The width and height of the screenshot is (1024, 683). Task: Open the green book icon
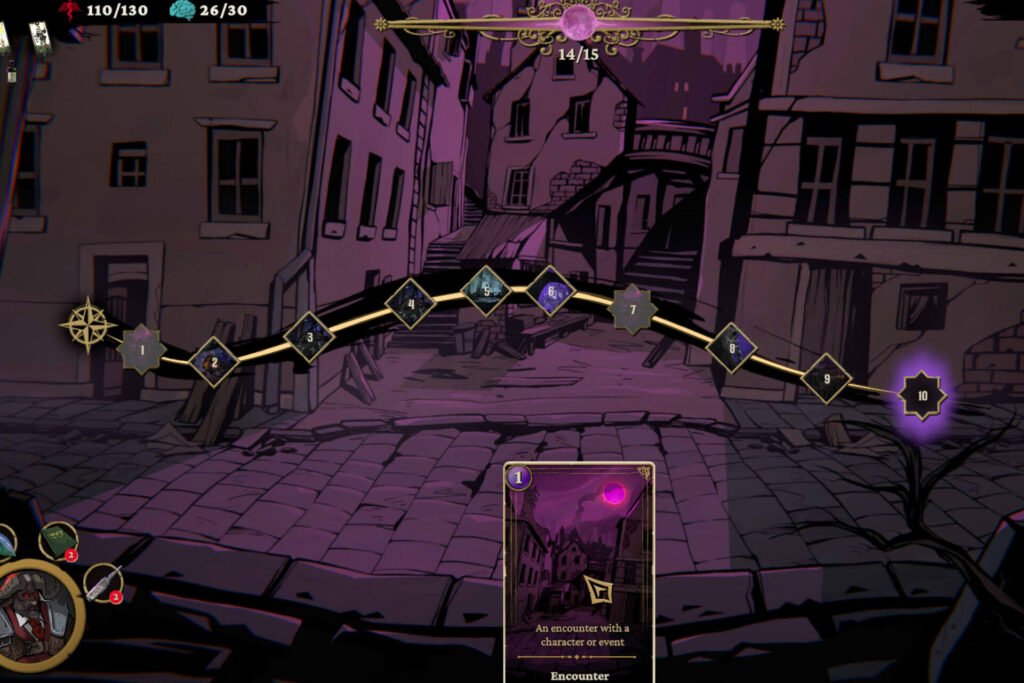pyautogui.click(x=58, y=540)
